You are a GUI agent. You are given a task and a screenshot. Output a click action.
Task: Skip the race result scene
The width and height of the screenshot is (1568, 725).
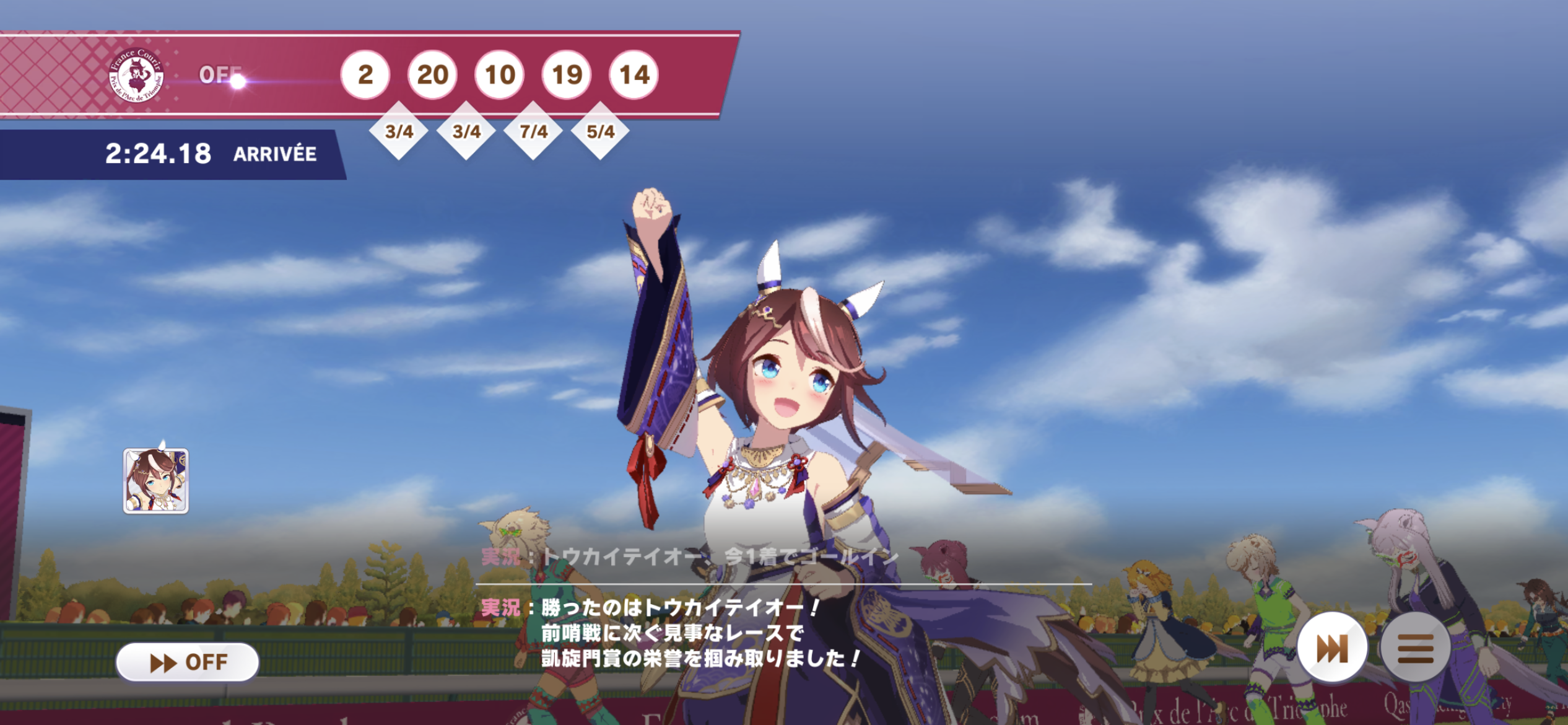click(1331, 648)
